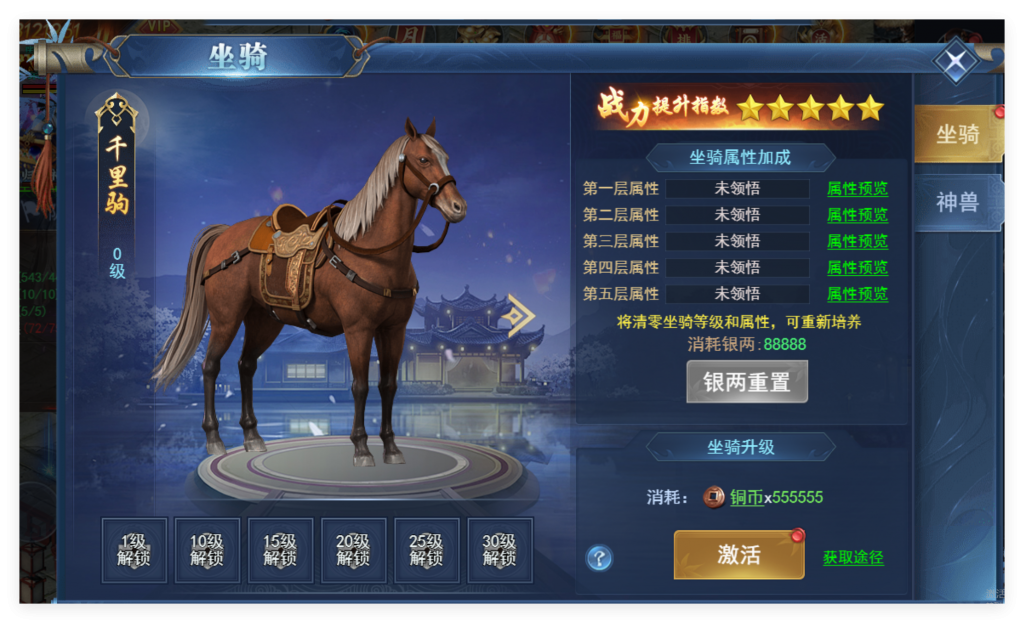Activate the mount with 激活 button
Screen dimensions: 1024x623
pyautogui.click(x=739, y=555)
